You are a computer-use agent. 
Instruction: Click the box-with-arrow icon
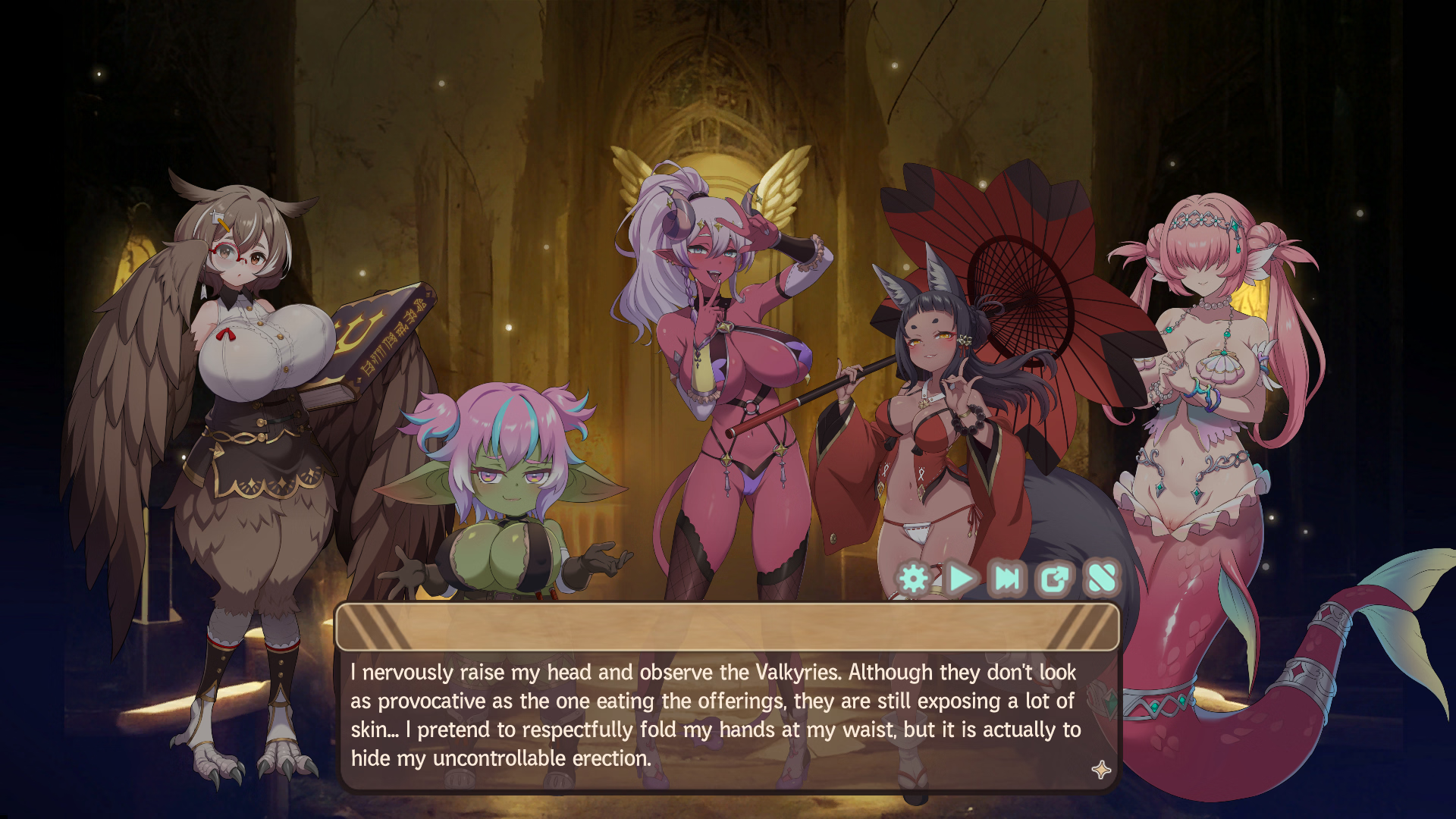[1054, 579]
